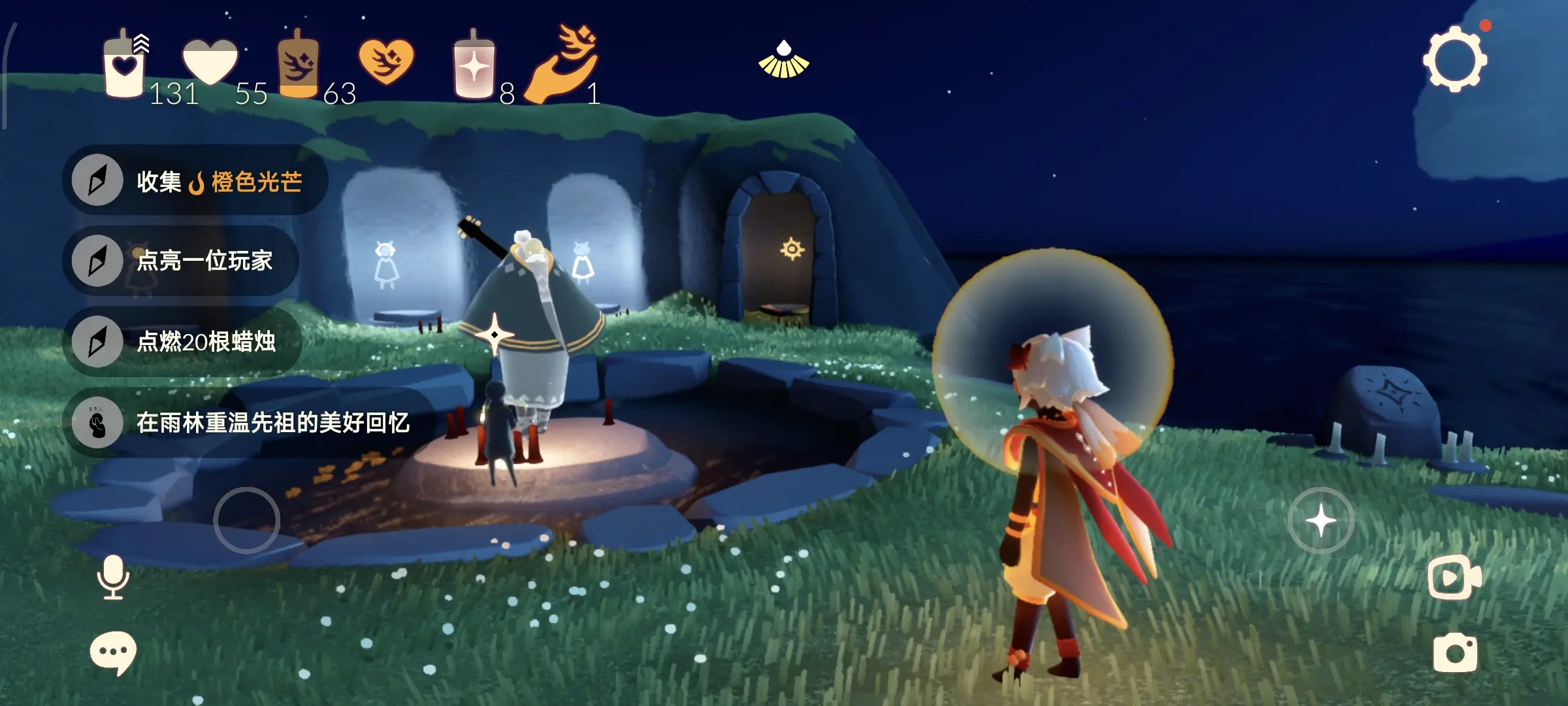Tap the star sparkle action button
Viewport: 1568px width, 706px height.
(x=1320, y=521)
